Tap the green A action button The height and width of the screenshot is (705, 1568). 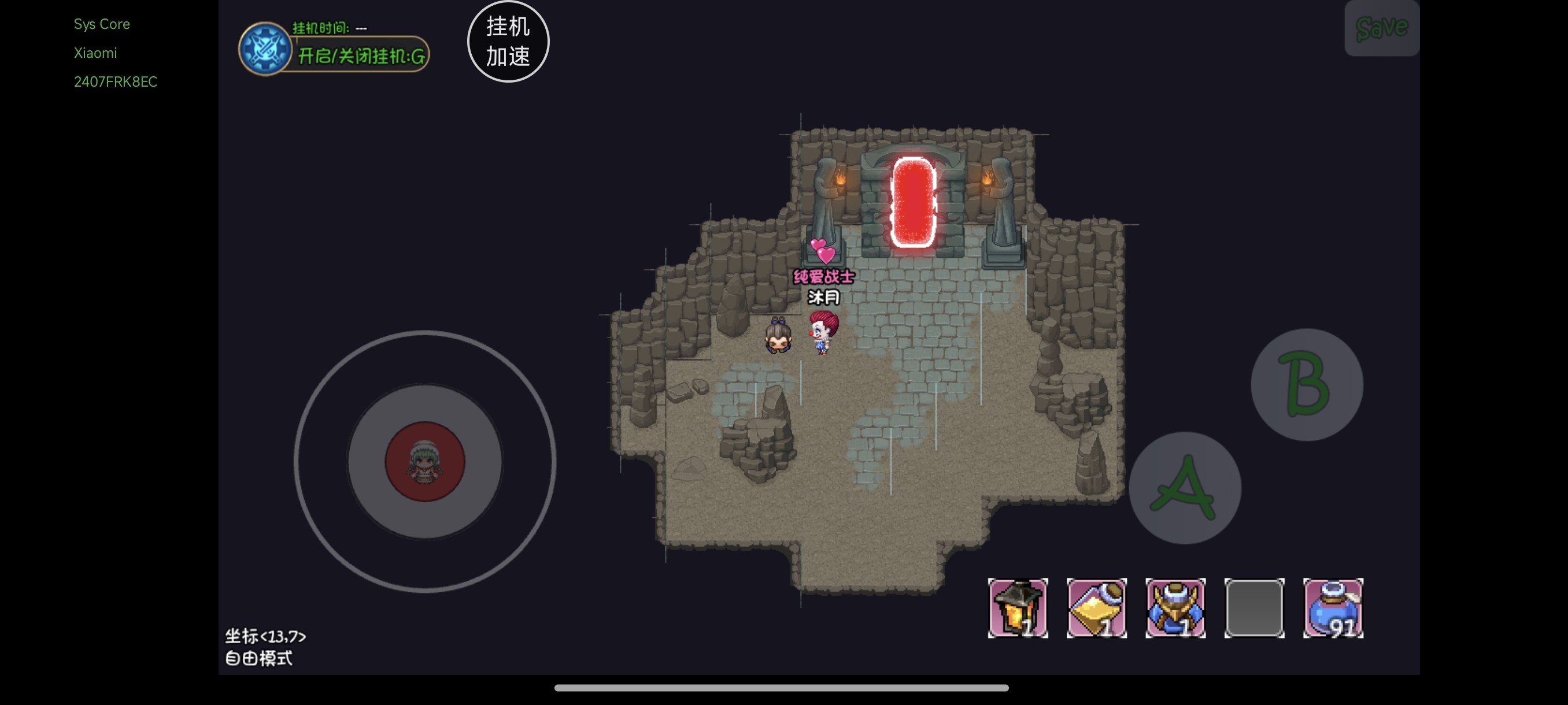(x=1184, y=488)
